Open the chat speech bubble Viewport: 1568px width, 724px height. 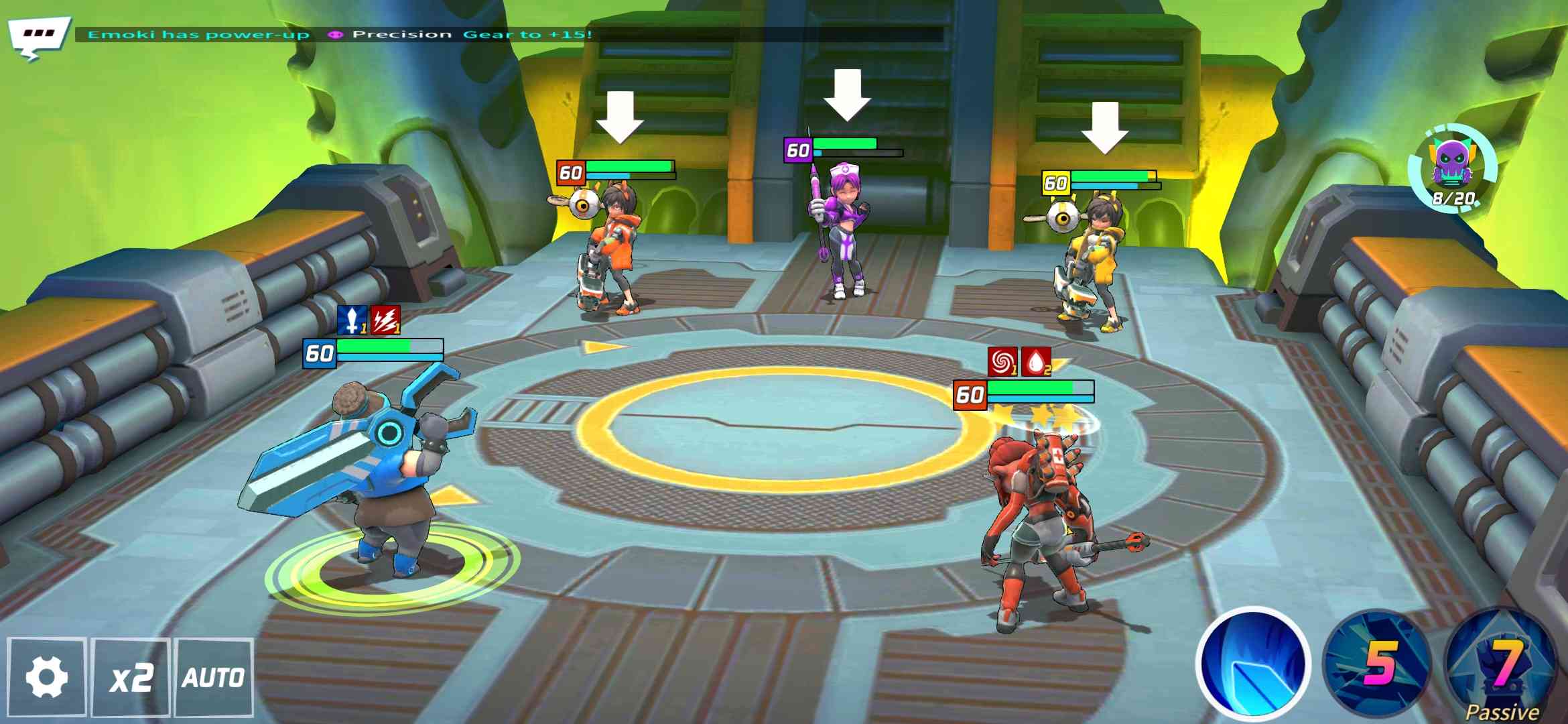[38, 36]
